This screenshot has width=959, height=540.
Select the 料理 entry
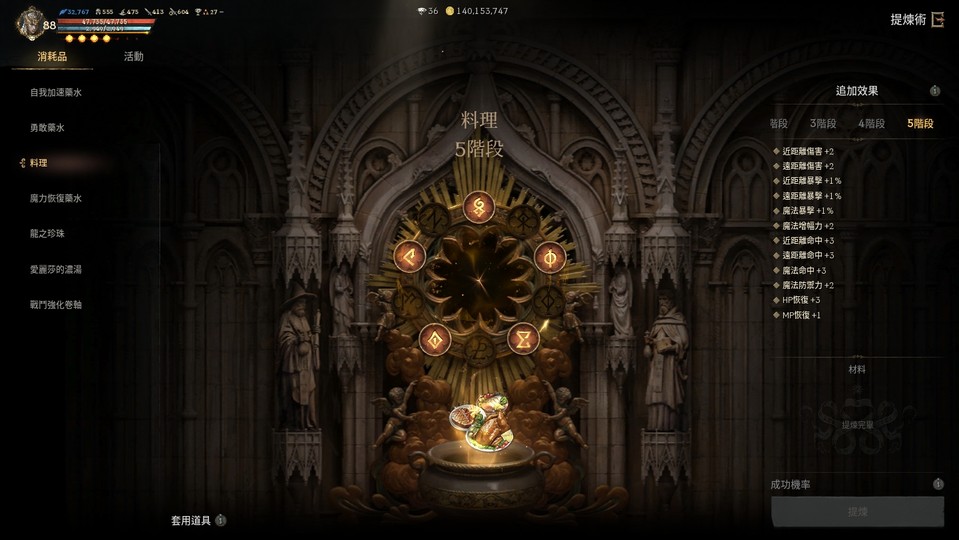click(x=39, y=163)
